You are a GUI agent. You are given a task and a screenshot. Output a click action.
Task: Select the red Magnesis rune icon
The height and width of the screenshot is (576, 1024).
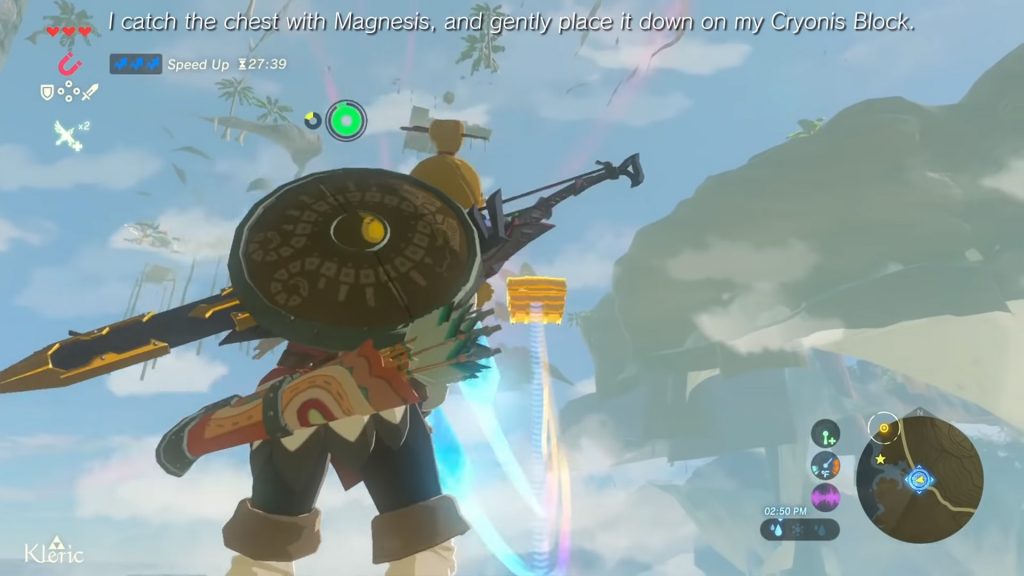[x=68, y=65]
